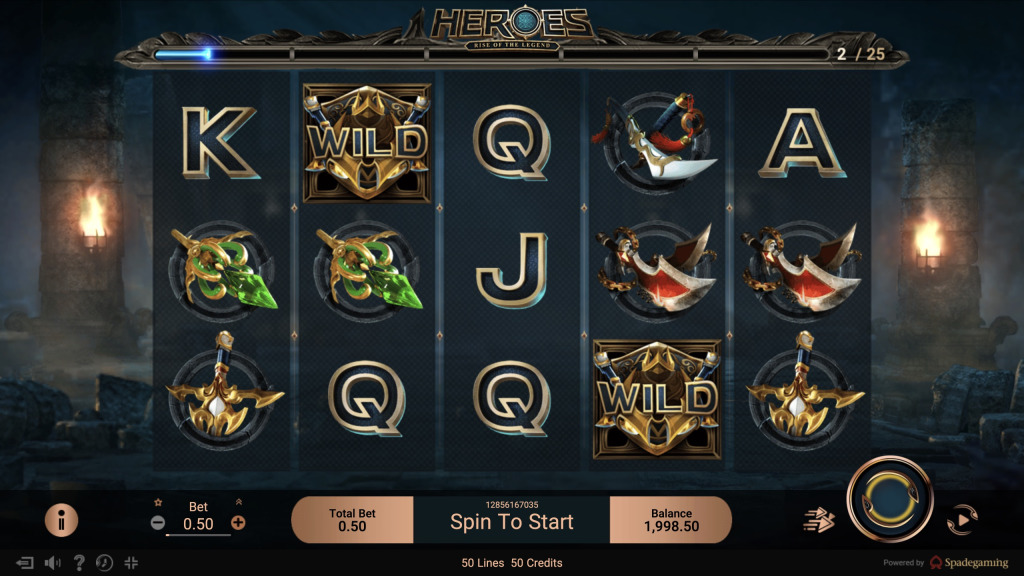This screenshot has height=576, width=1024.
Task: Increase the bet with the plus button
Action: pyautogui.click(x=238, y=522)
